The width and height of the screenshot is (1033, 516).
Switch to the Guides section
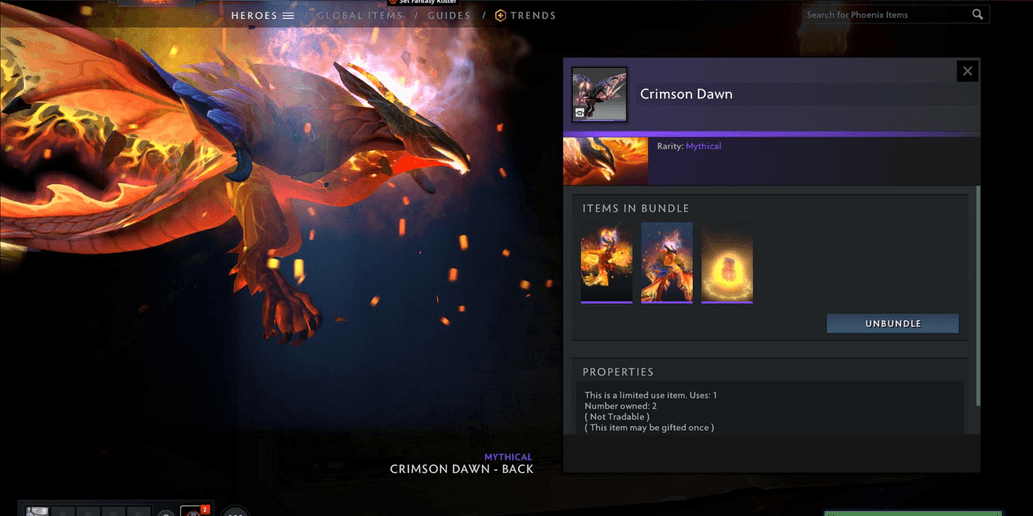click(449, 16)
